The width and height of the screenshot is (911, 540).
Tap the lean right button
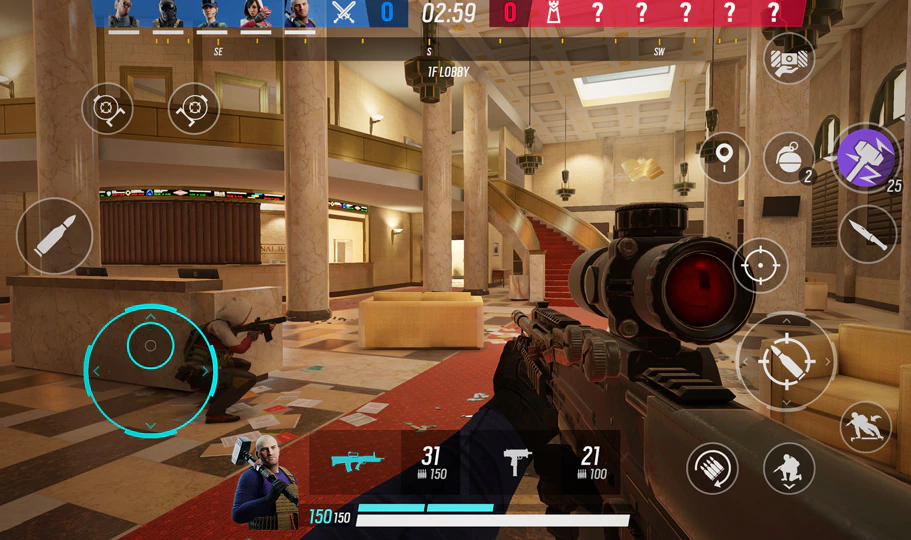[x=194, y=108]
